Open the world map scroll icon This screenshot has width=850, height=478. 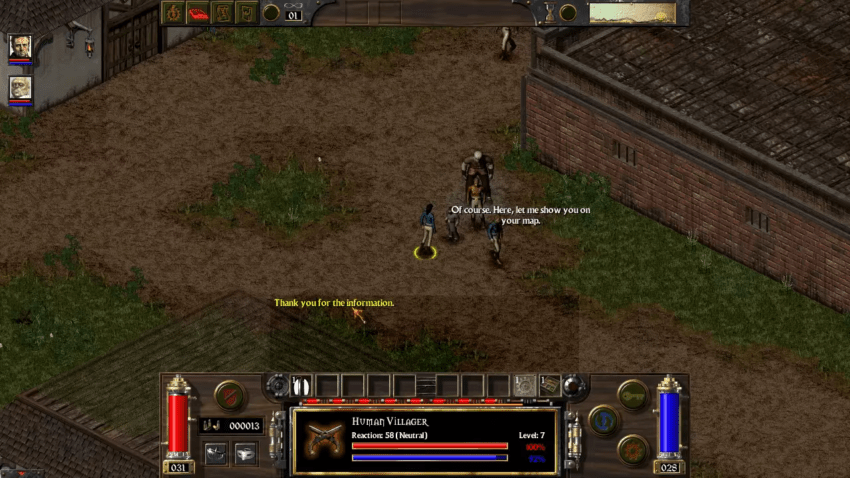(x=222, y=12)
